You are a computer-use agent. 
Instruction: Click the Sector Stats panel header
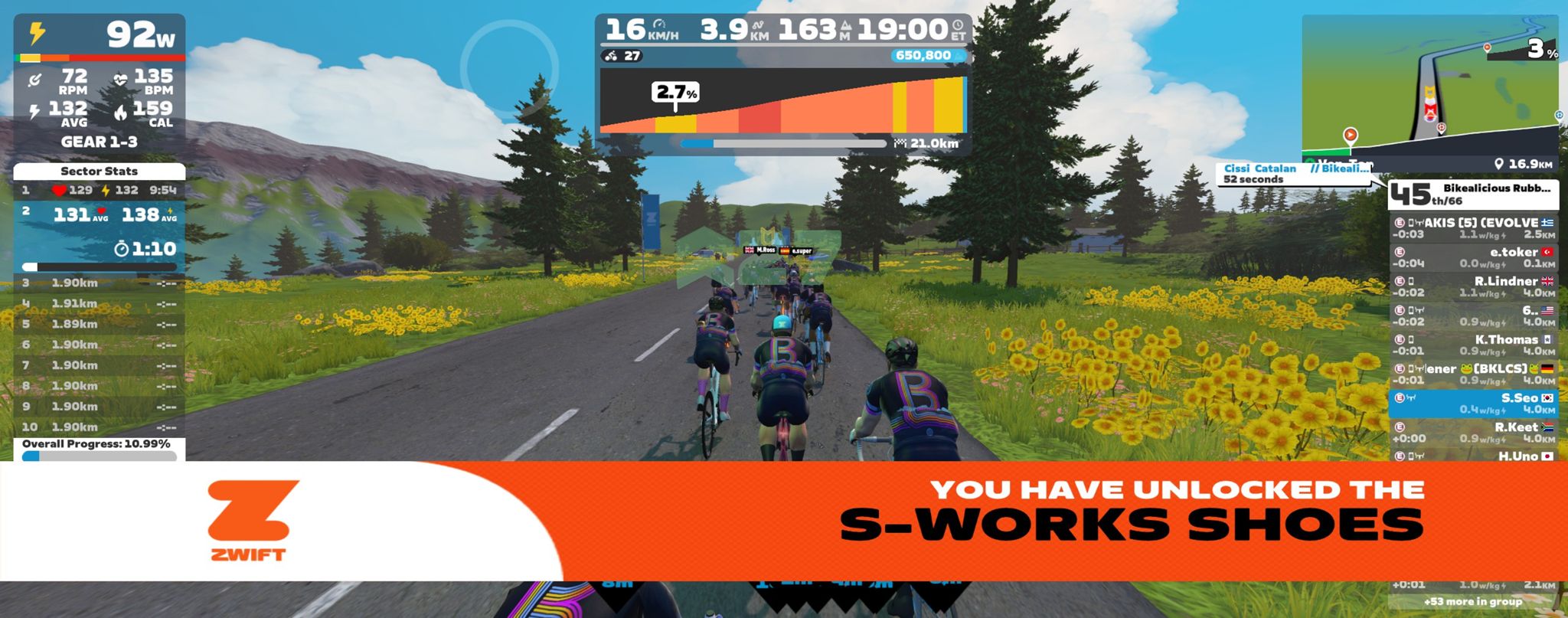[100, 171]
